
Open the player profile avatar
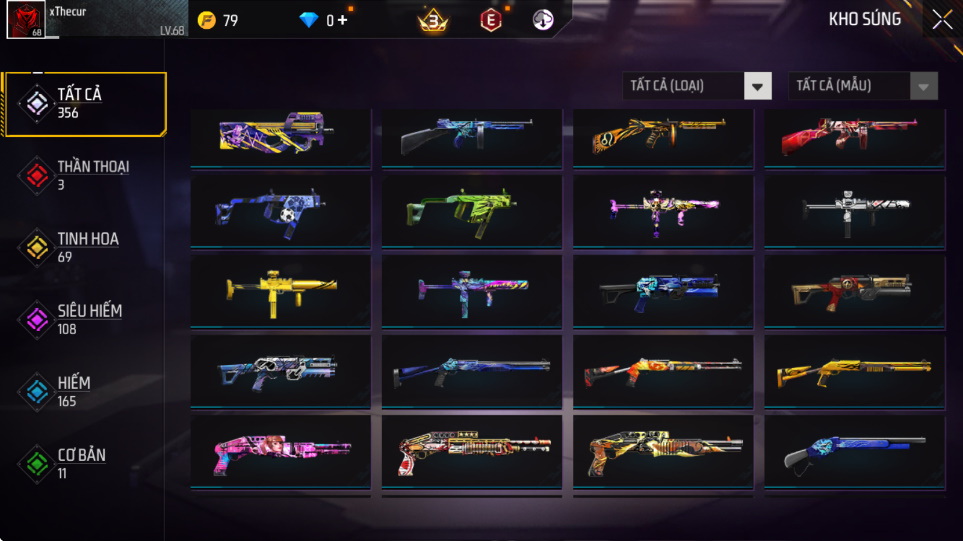click(x=24, y=20)
